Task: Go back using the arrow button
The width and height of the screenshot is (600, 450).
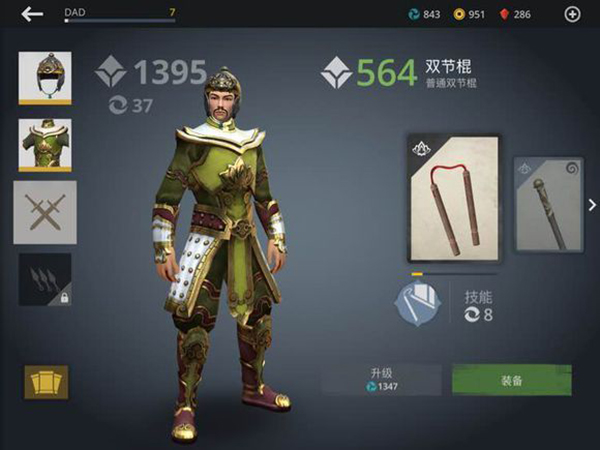Action: click(x=33, y=14)
